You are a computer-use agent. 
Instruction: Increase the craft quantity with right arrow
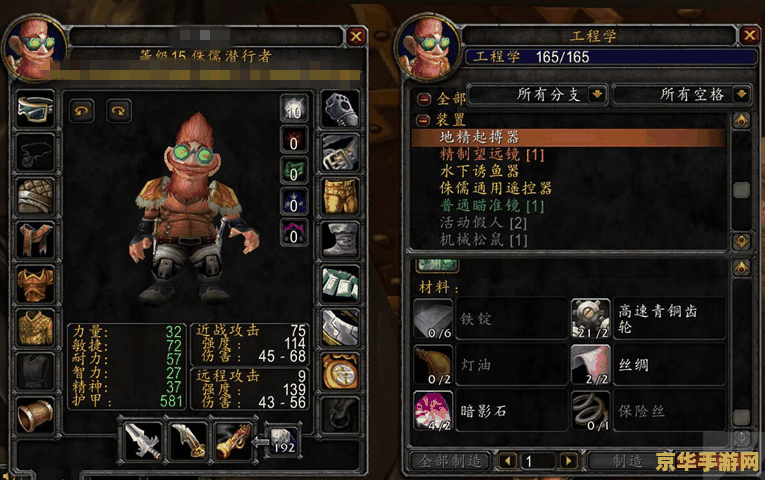tap(568, 461)
